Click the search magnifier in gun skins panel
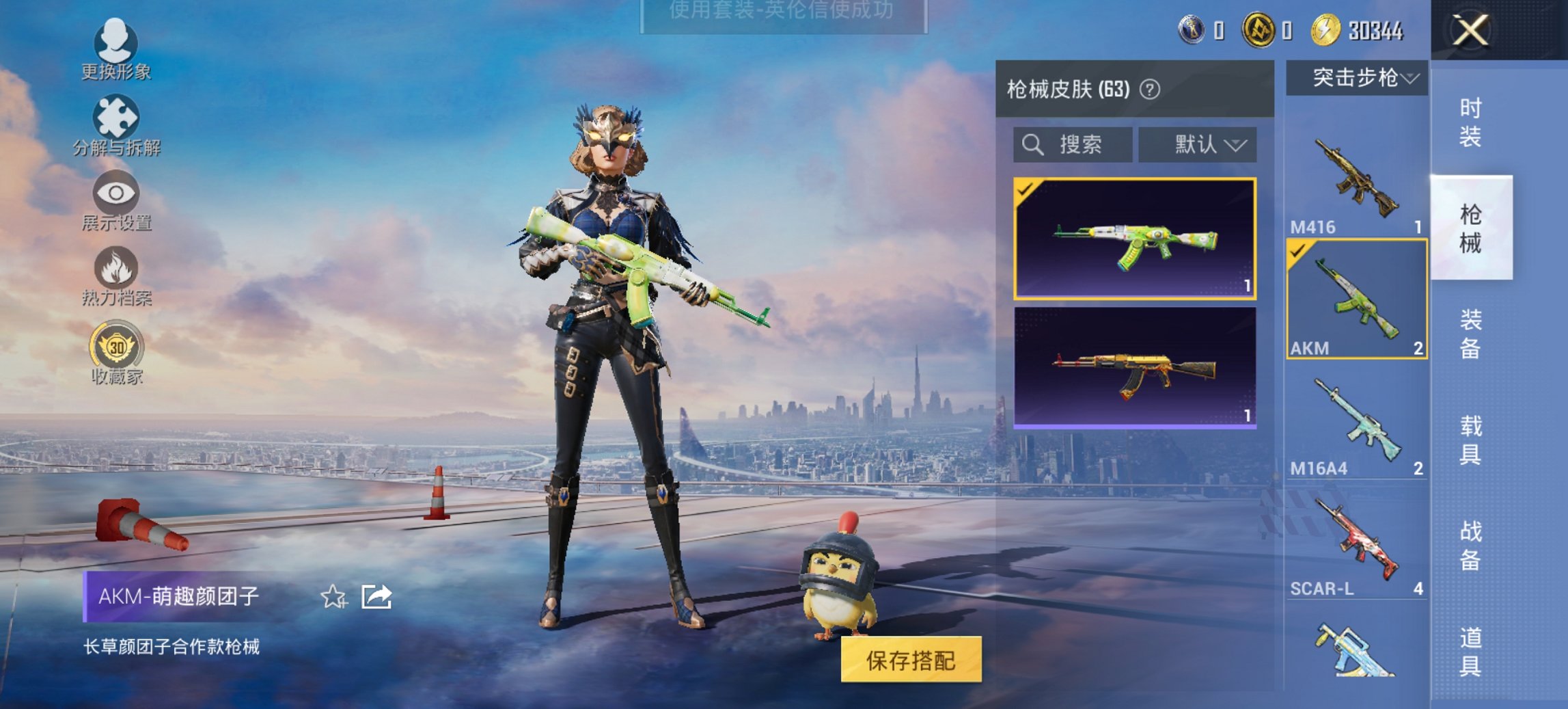Image resolution: width=1568 pixels, height=709 pixels. (x=1032, y=144)
